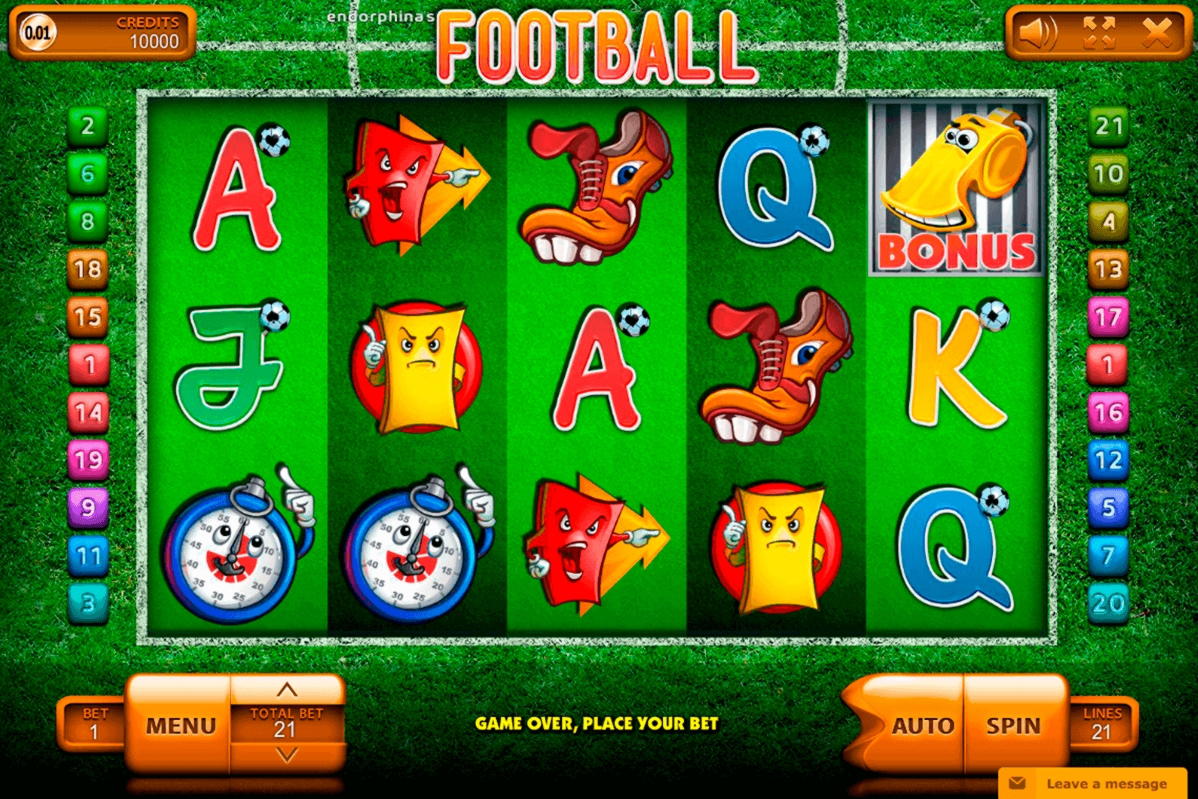This screenshot has width=1198, height=799.
Task: Show payline number 20
Action: pyautogui.click(x=1108, y=603)
